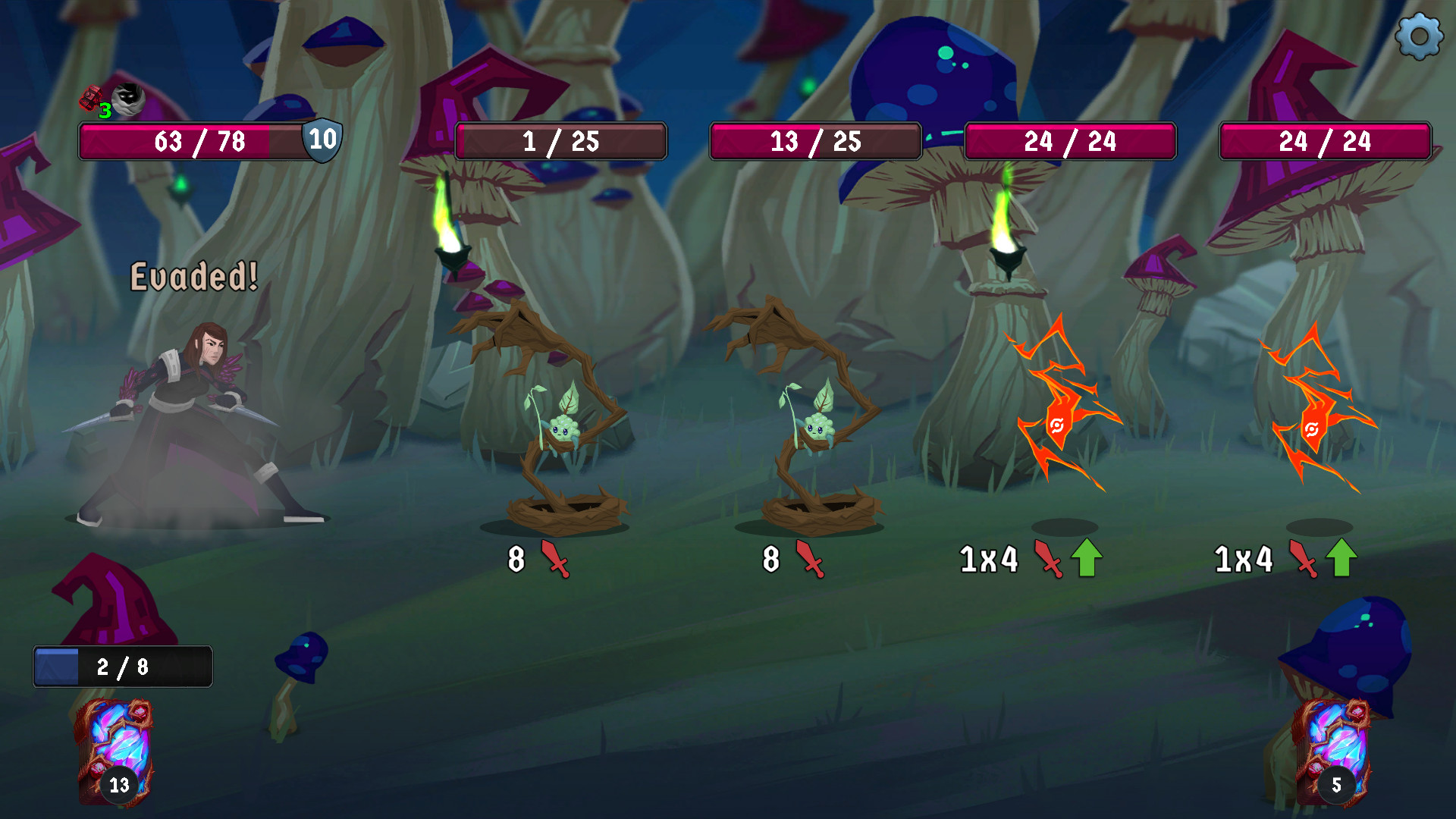
Task: View the draw pile deck showing 13
Action: click(114, 751)
